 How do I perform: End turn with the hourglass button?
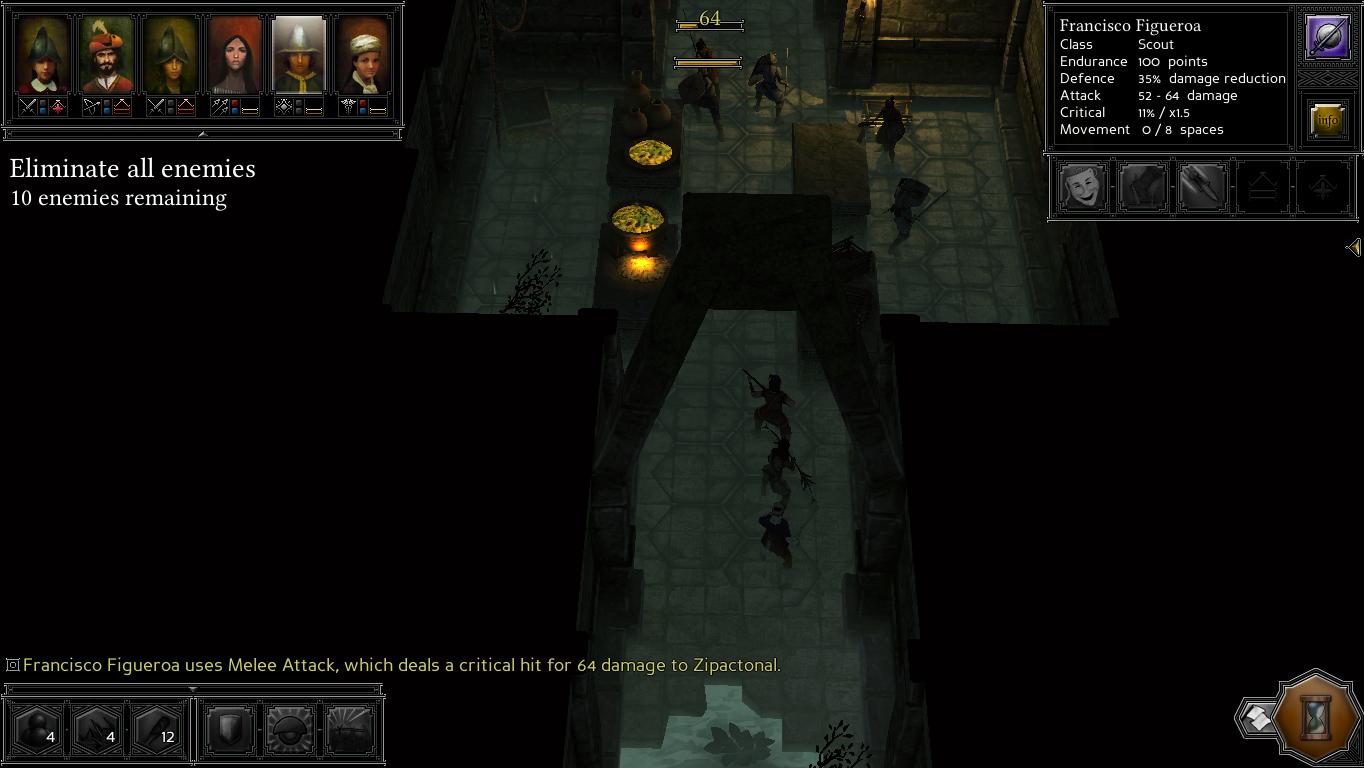point(1318,716)
